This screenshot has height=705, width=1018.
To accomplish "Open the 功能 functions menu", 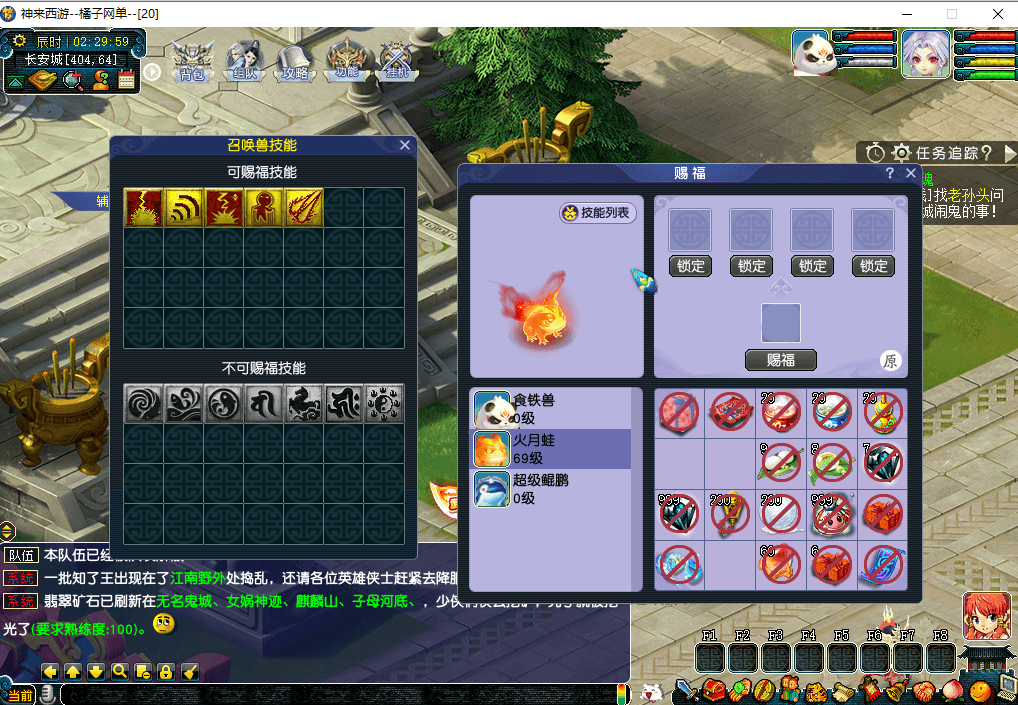I will click(346, 60).
